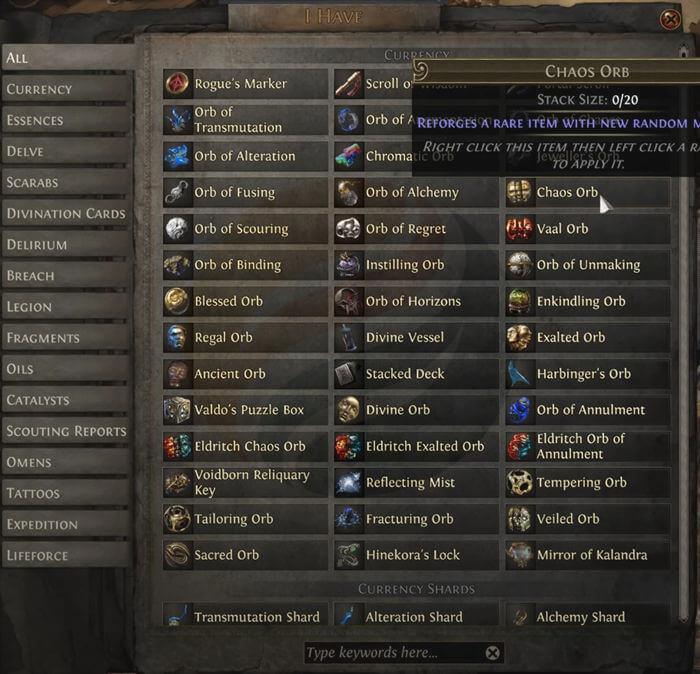
Task: Pick the Exalted Orb item
Action: click(x=587, y=337)
